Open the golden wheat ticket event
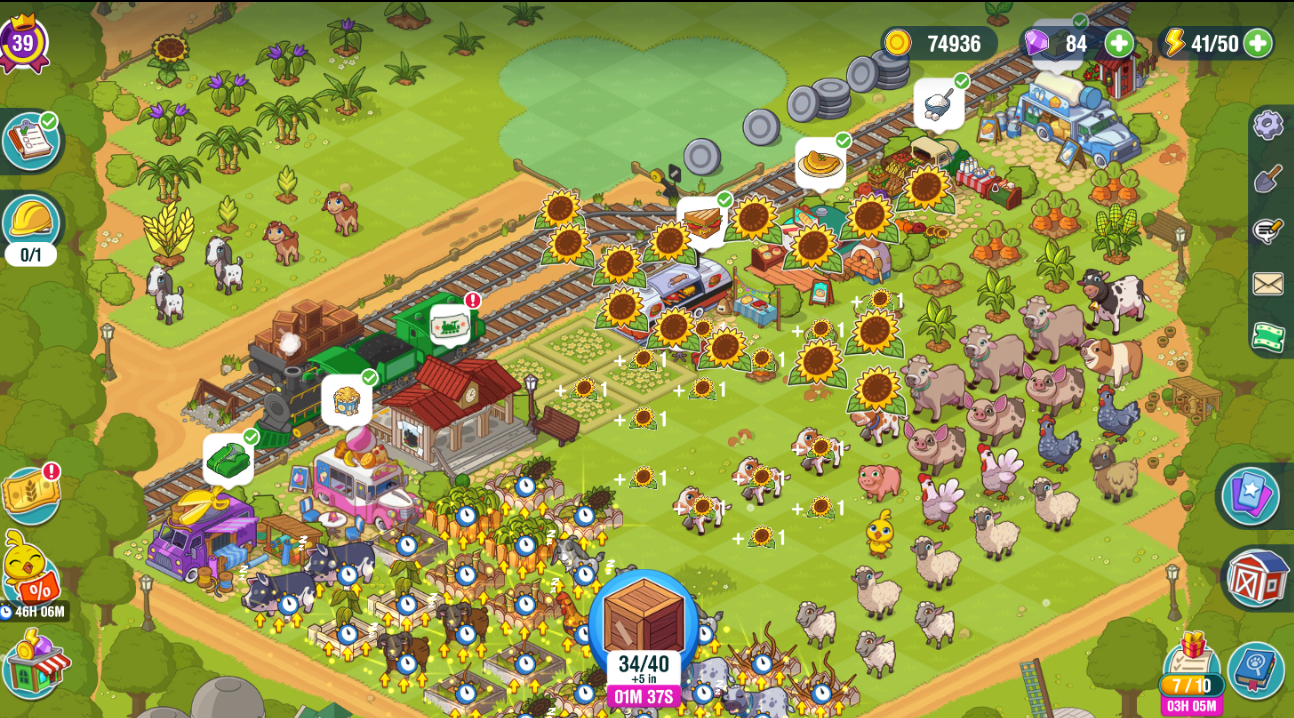This screenshot has height=718, width=1294. 30,495
